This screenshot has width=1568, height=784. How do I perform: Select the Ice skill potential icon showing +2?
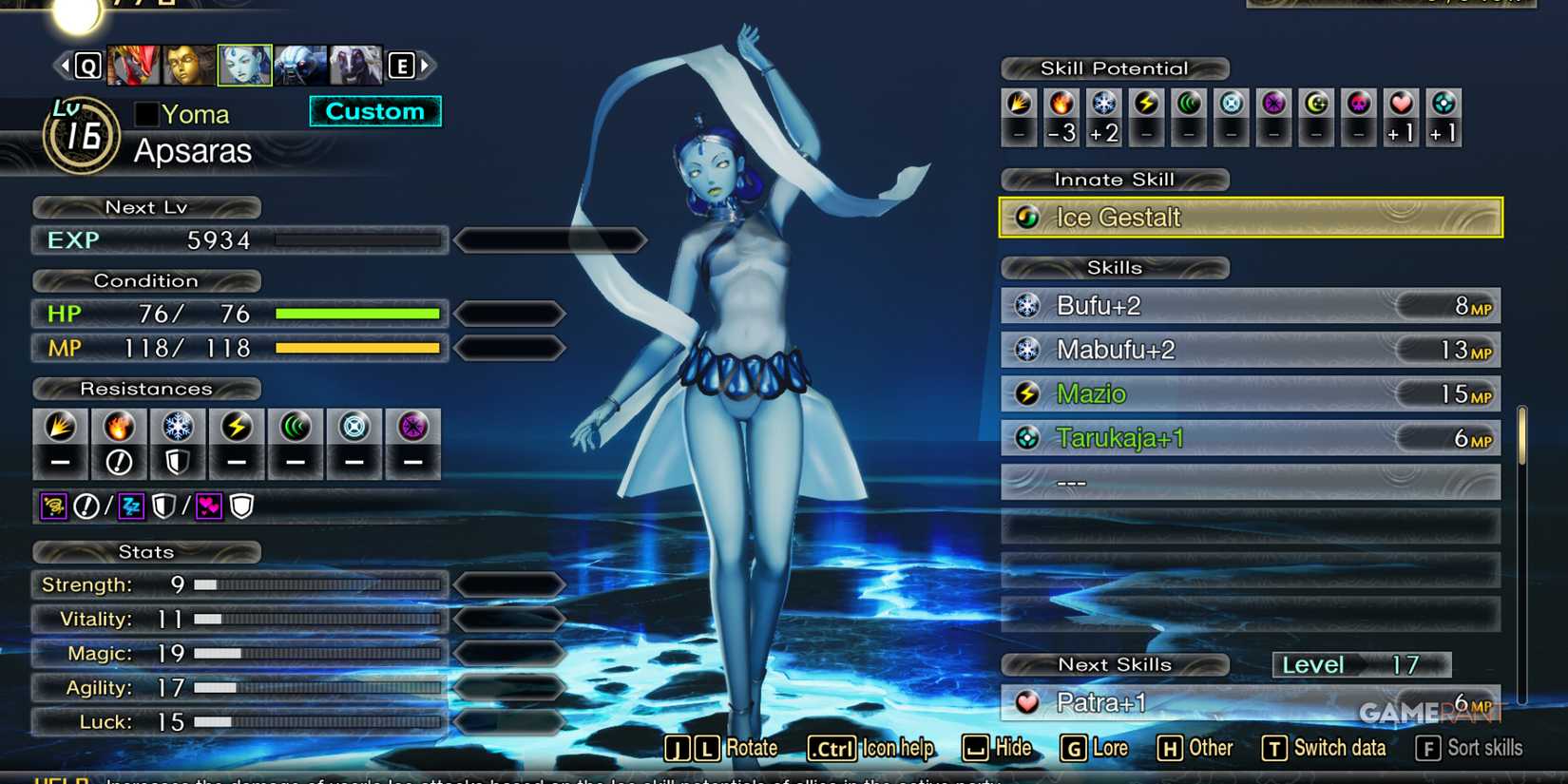click(1103, 116)
